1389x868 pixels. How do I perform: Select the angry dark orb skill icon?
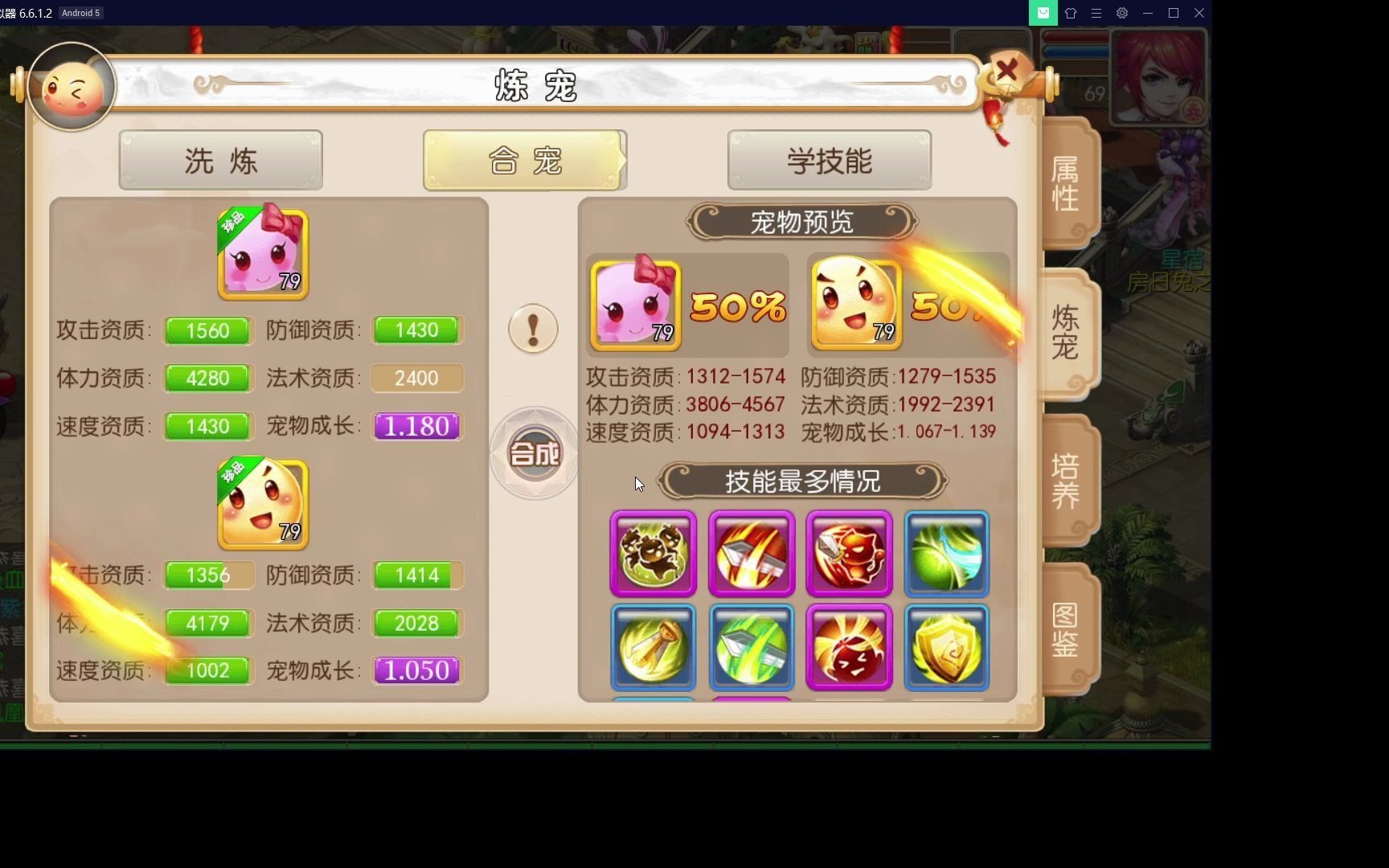point(849,647)
